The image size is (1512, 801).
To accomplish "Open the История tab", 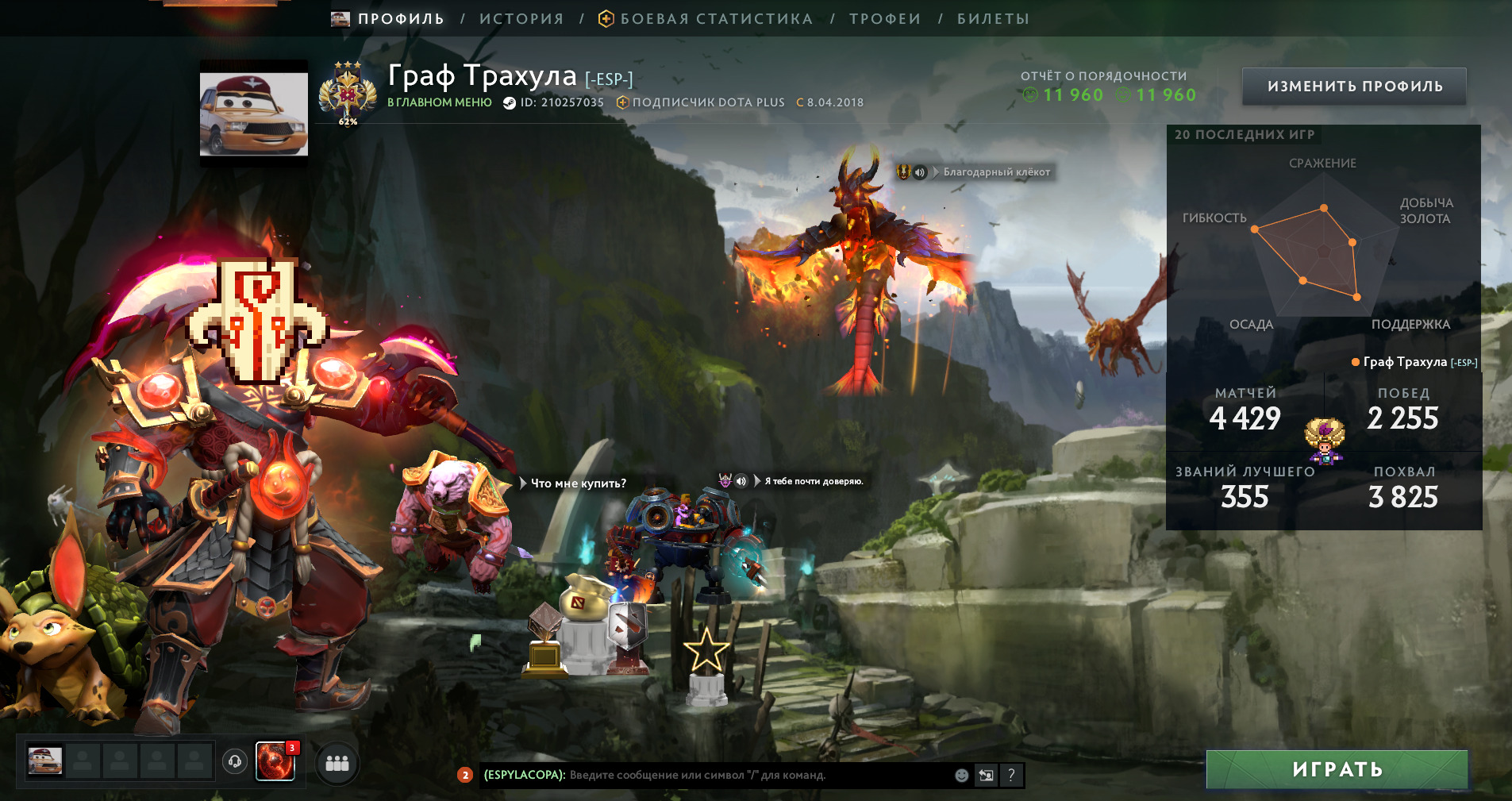I will [521, 19].
